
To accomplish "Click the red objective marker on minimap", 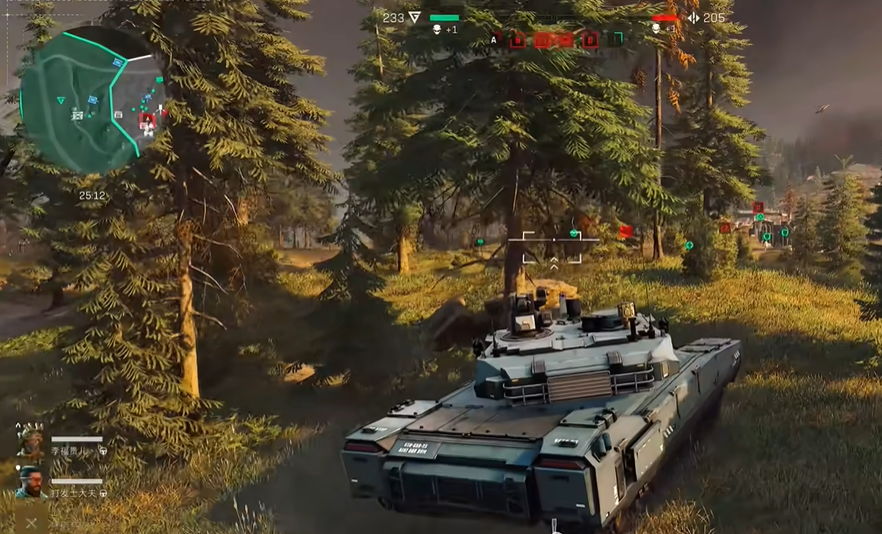I will pos(148,119).
